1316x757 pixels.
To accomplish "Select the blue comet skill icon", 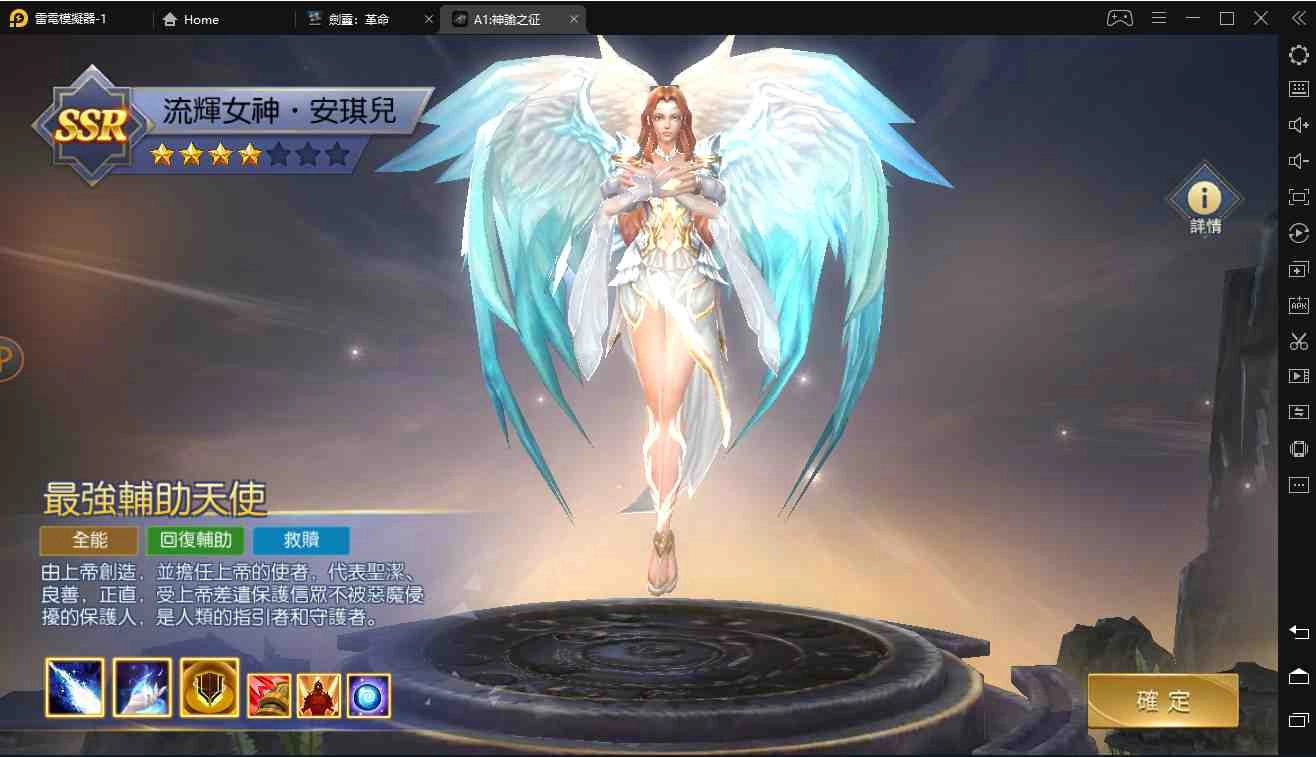I will (74, 688).
